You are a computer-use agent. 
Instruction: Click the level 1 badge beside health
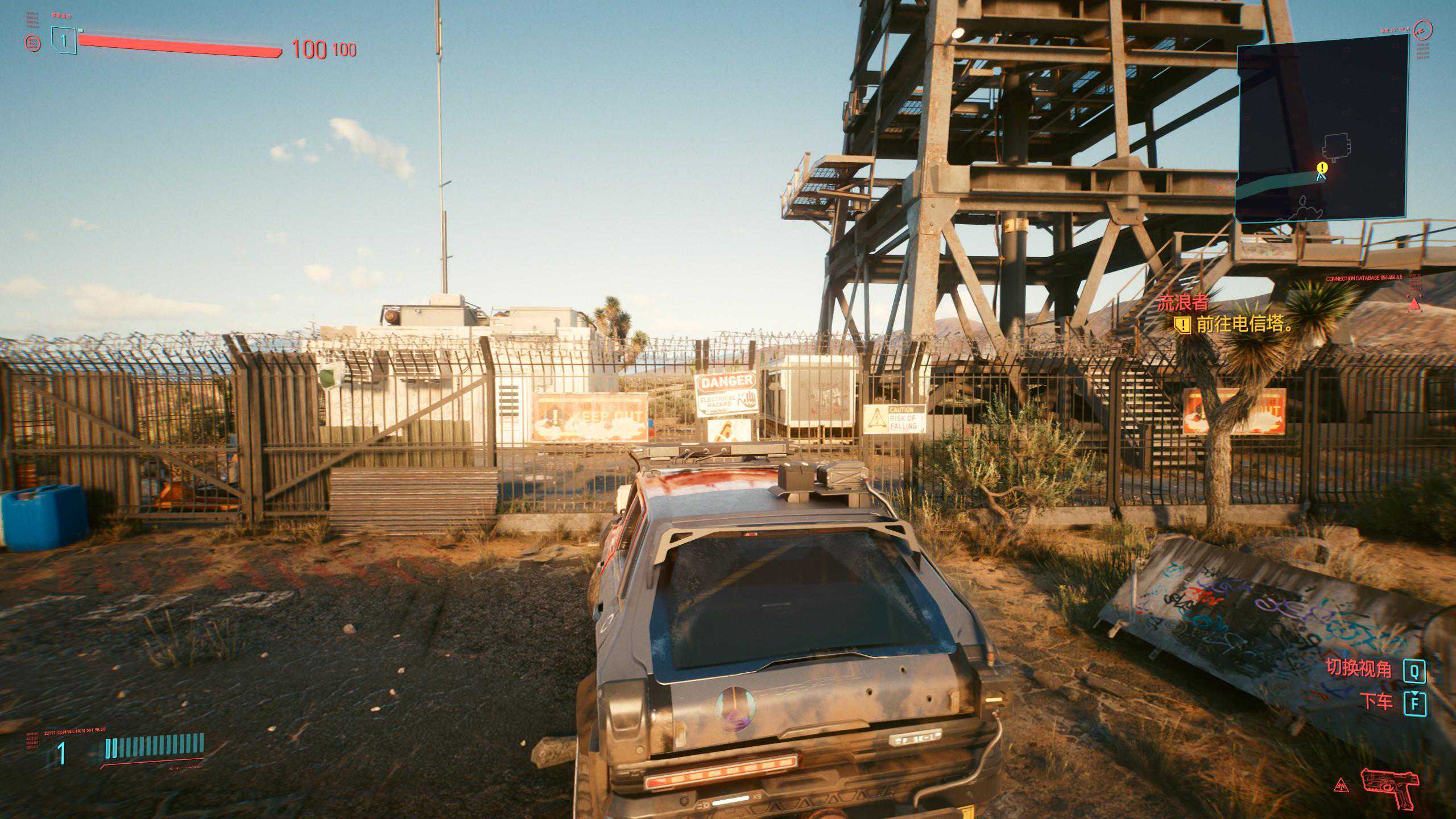coord(64,40)
